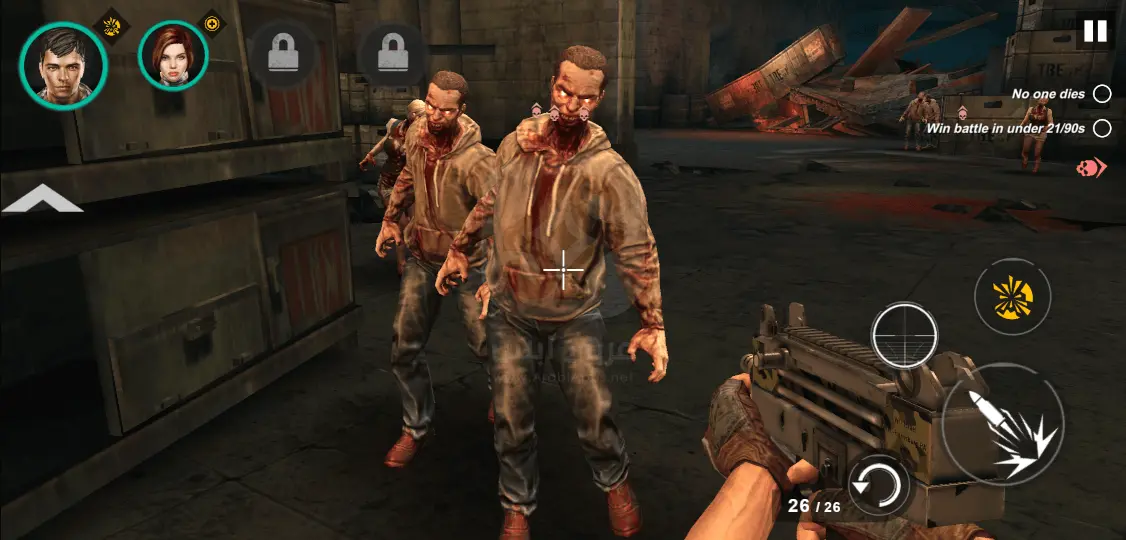The image size is (1126, 540).
Task: Aim down sights with the scope button
Action: 904,335
